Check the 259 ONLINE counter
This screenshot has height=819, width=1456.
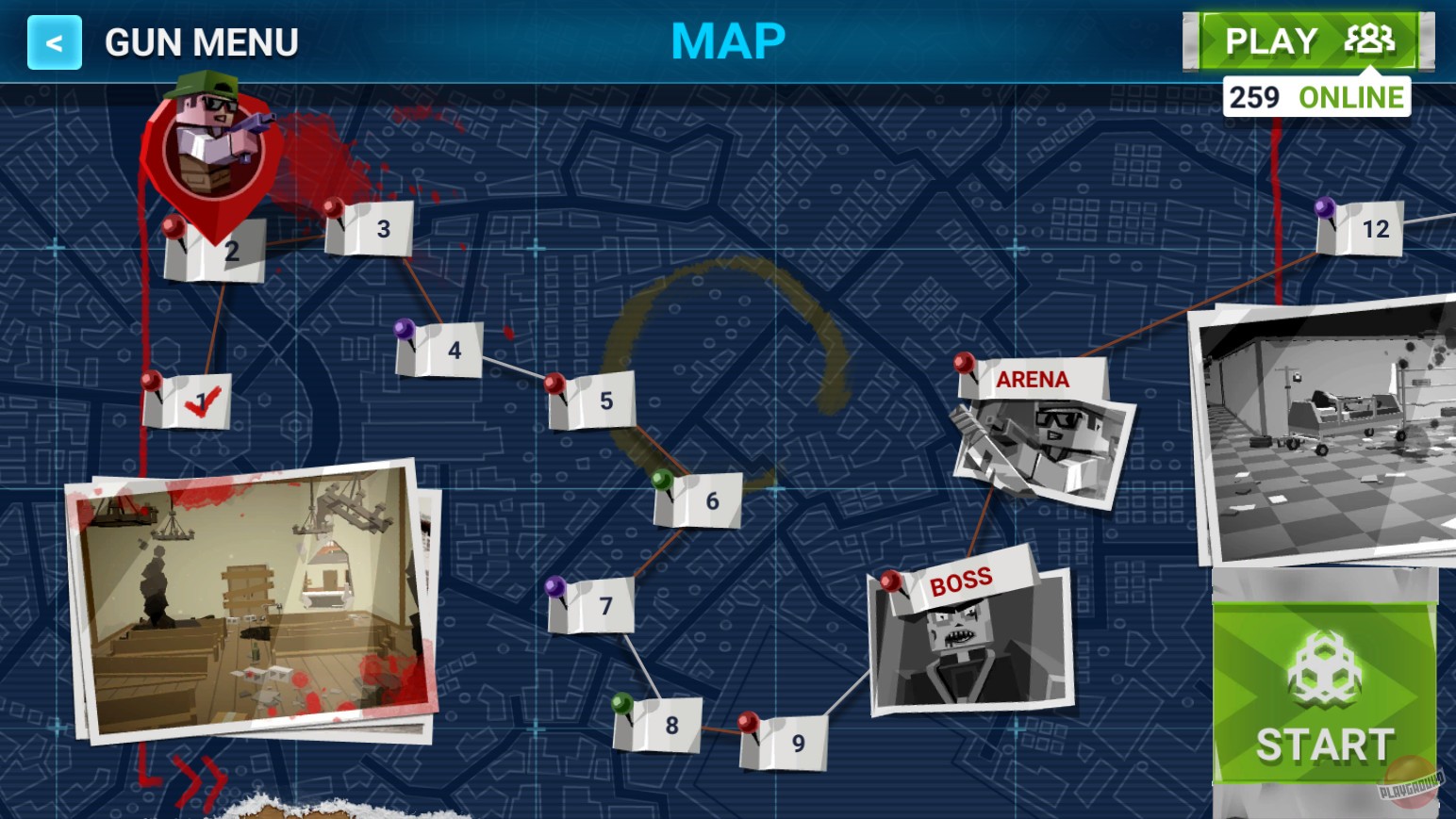coord(1316,95)
